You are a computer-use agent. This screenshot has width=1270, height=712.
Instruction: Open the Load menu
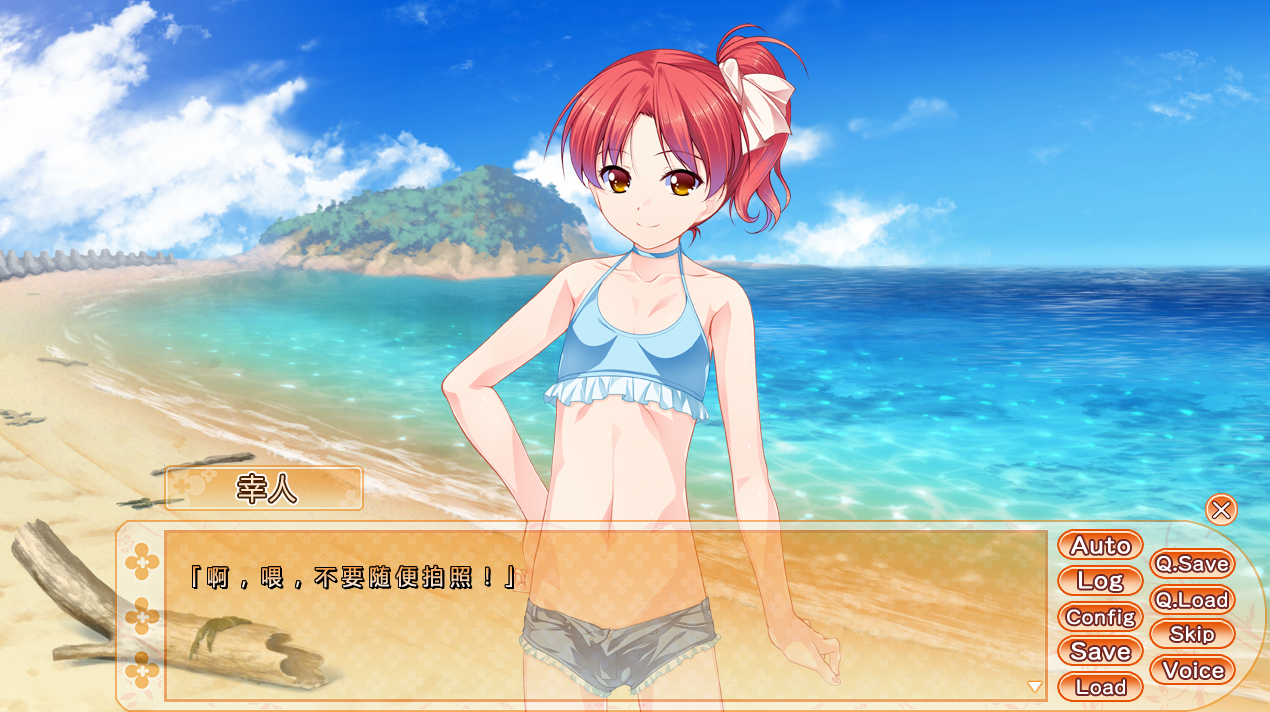coord(1100,687)
